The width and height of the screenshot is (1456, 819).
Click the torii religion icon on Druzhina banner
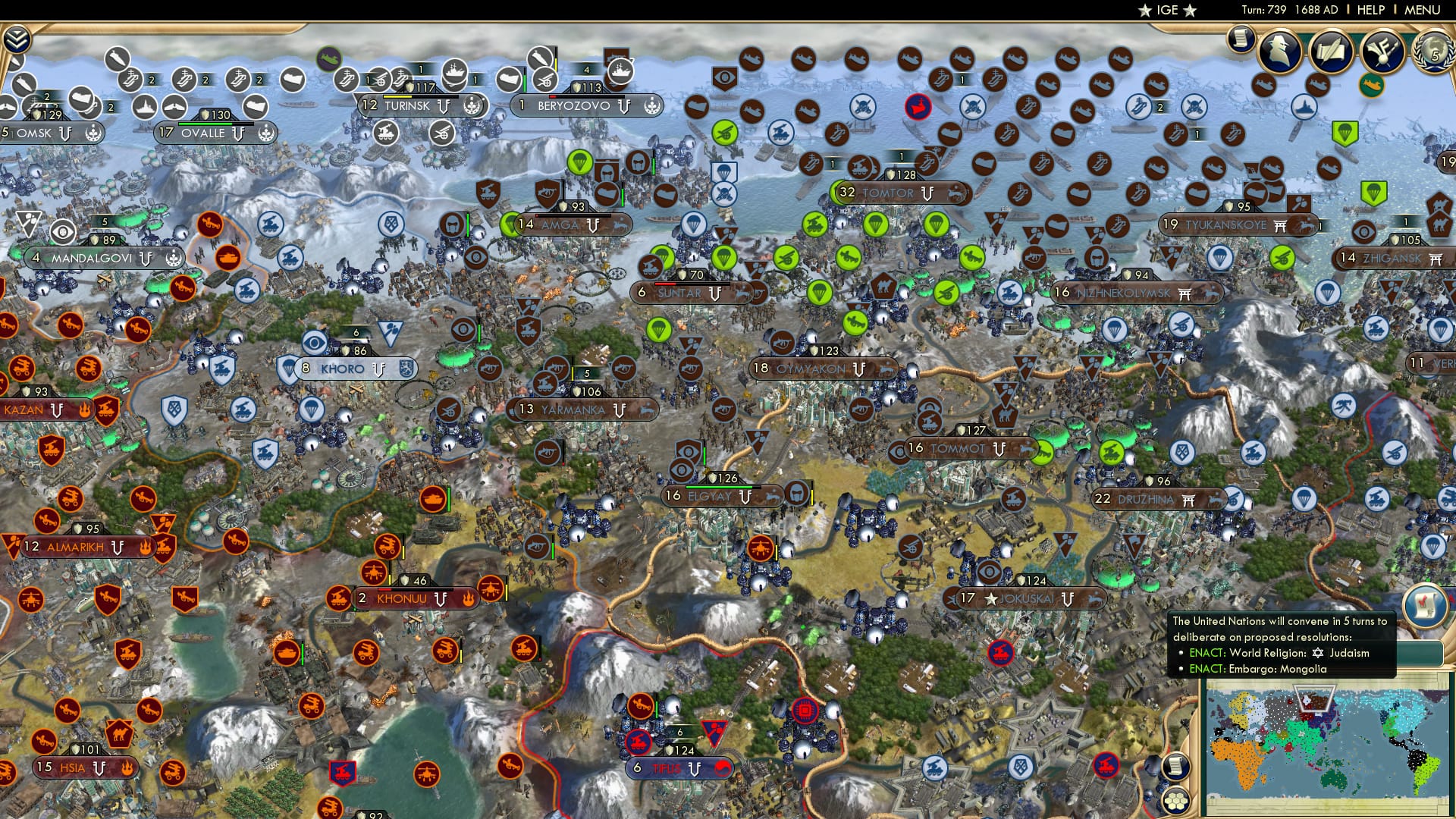click(1188, 500)
